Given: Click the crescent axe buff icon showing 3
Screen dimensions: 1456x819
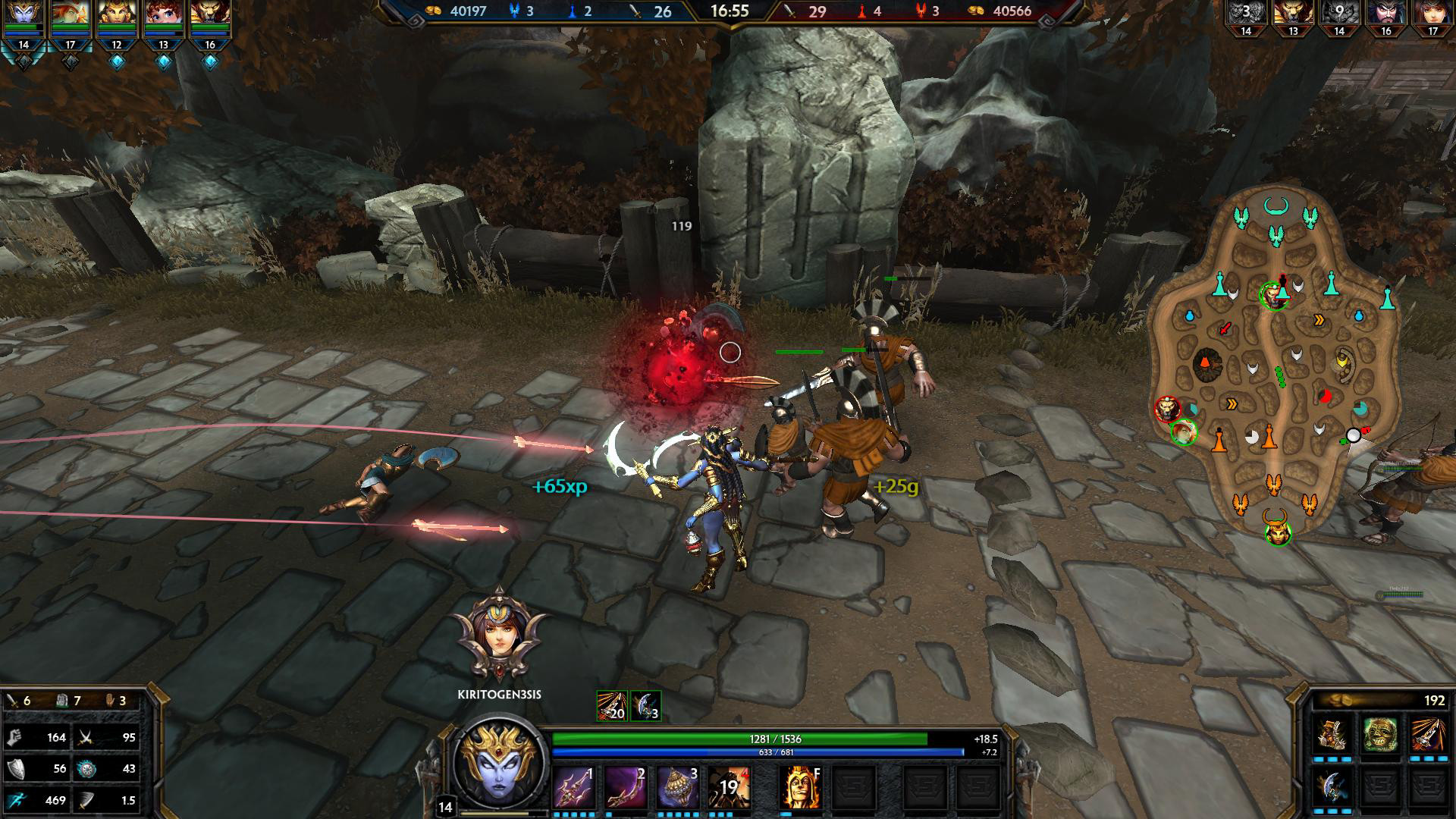Looking at the screenshot, I should pos(645,706).
